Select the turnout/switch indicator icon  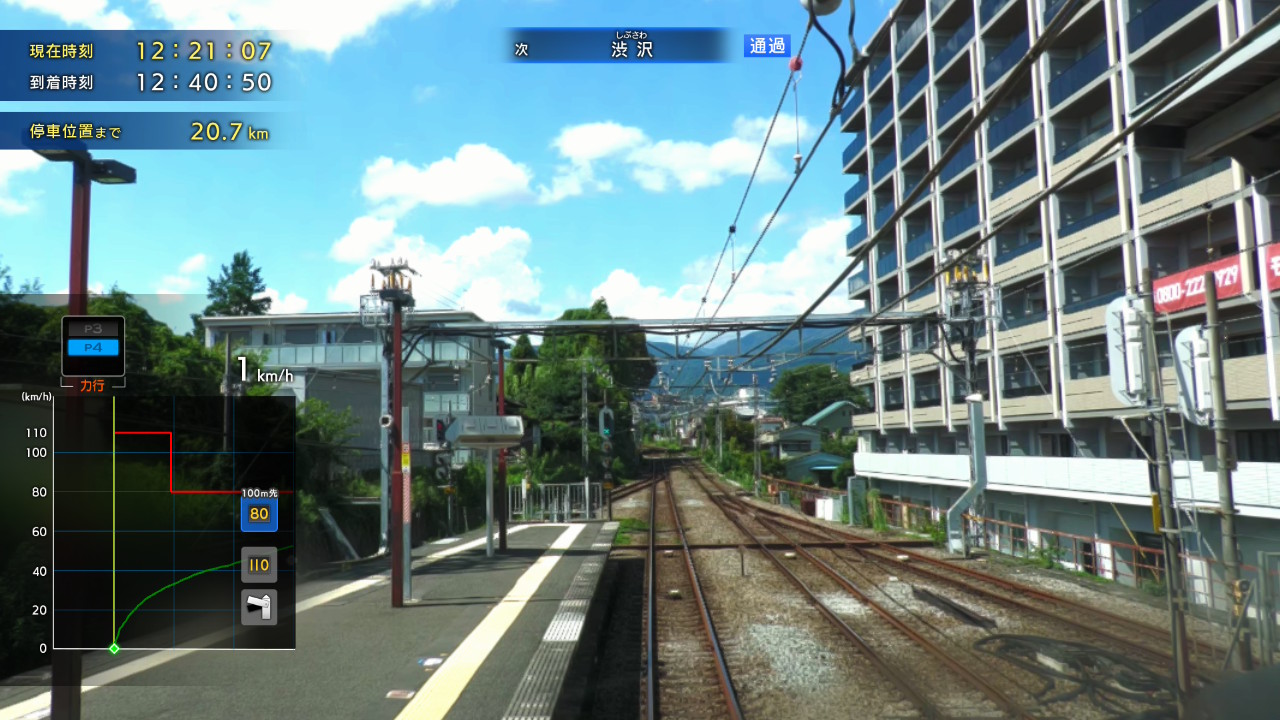coord(258,606)
